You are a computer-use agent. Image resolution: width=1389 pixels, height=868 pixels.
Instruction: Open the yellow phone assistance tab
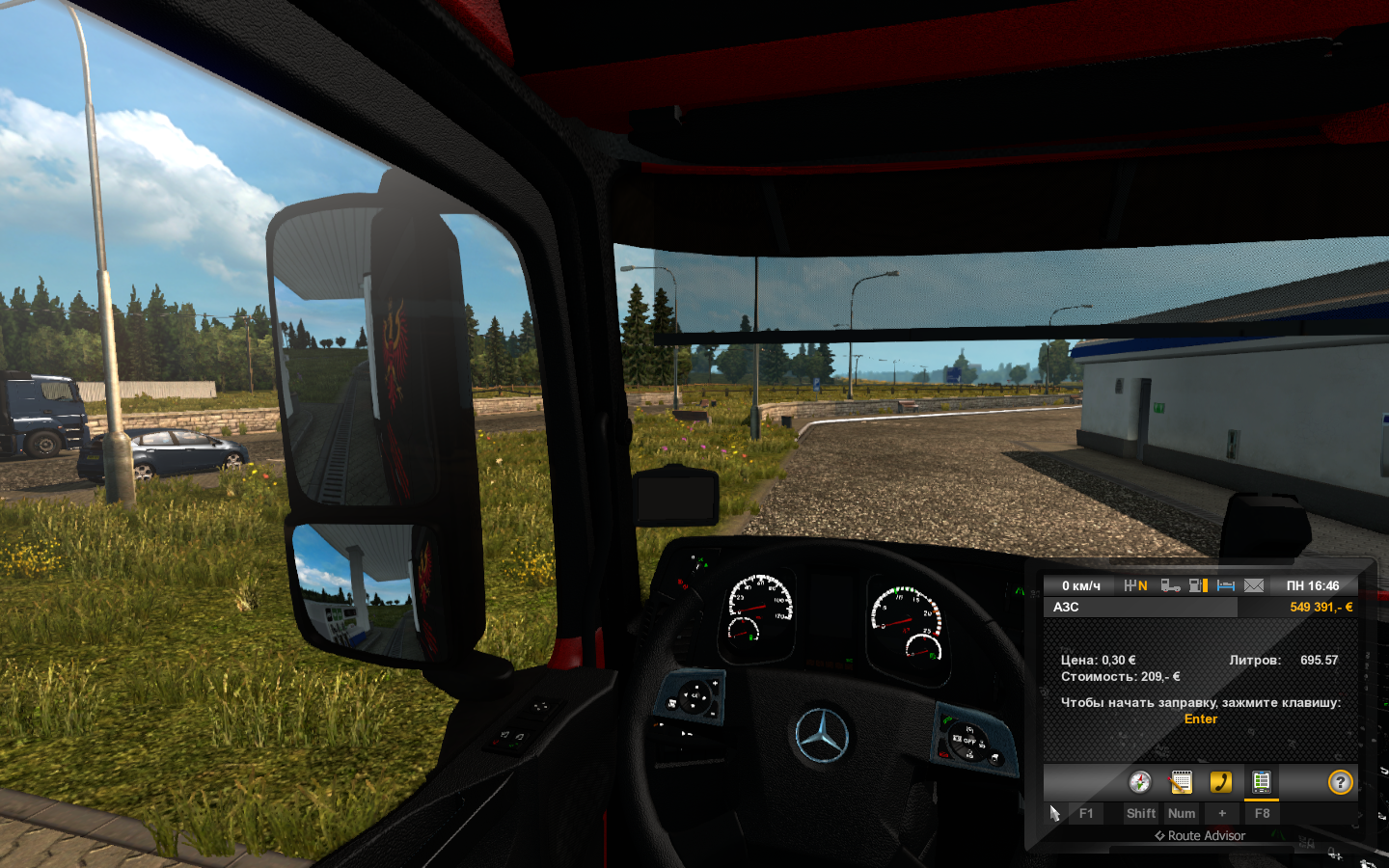point(1221,782)
